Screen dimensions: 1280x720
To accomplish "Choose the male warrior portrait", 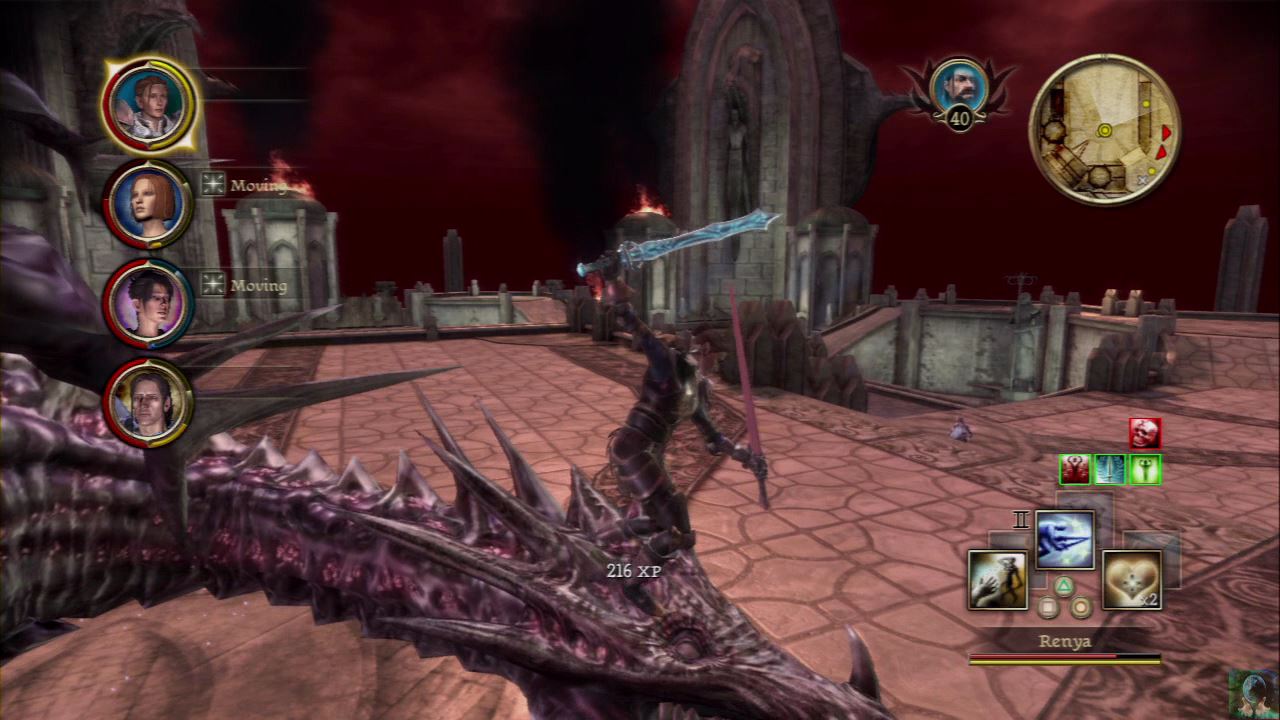I will (149, 401).
